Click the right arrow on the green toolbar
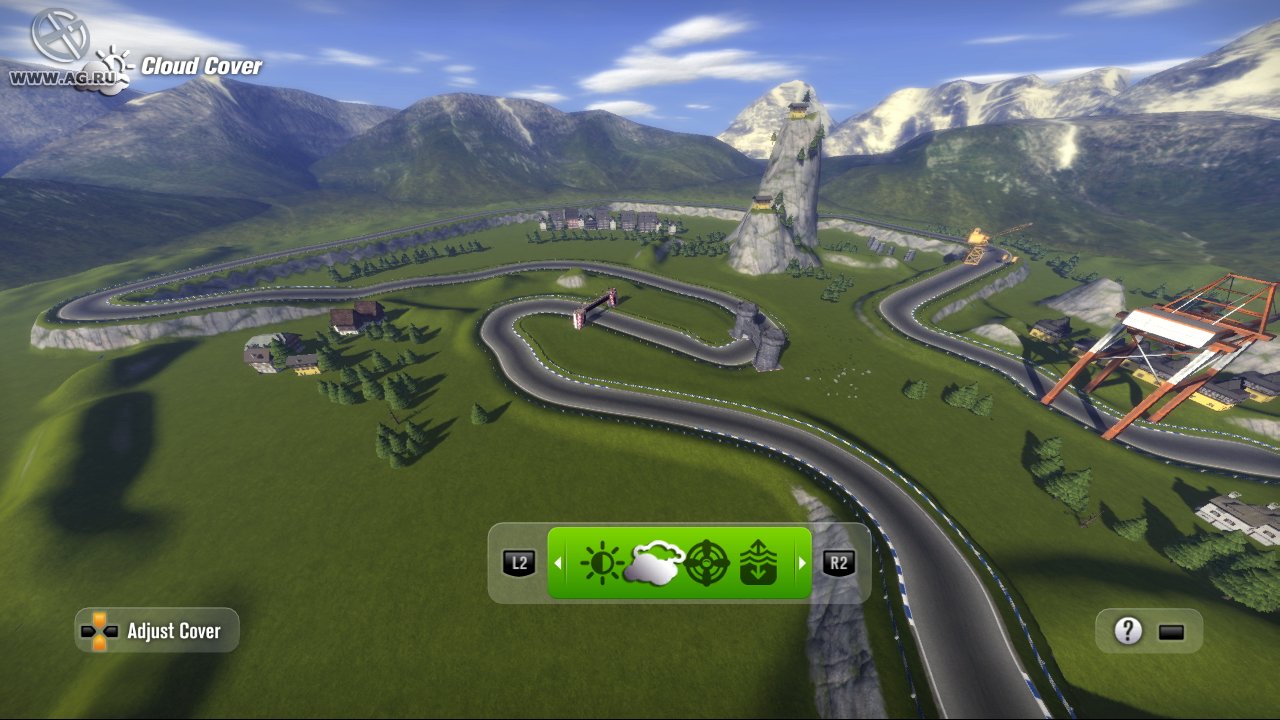The image size is (1280, 720). 801,563
